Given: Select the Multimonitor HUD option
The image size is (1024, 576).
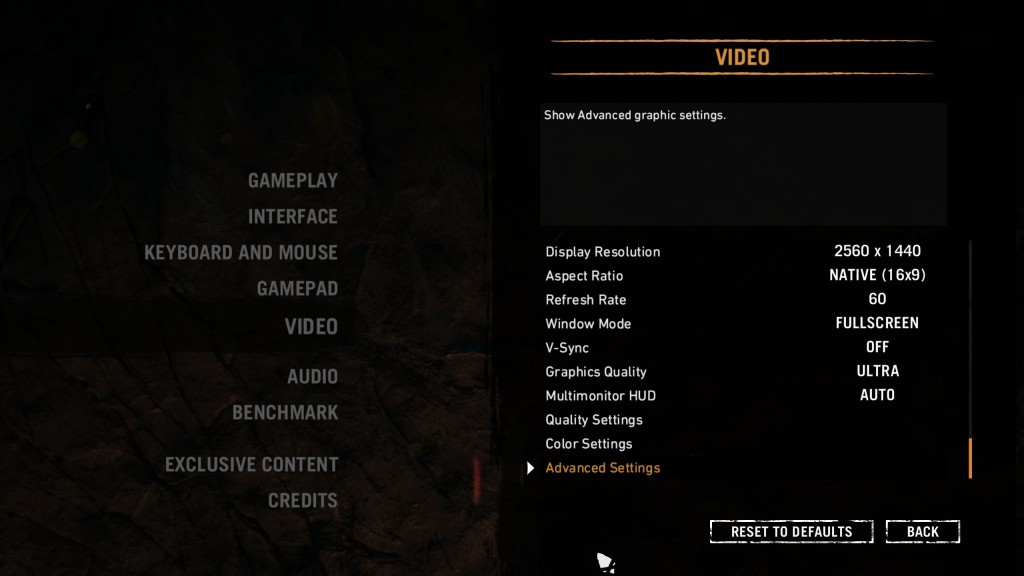Looking at the screenshot, I should coord(600,396).
